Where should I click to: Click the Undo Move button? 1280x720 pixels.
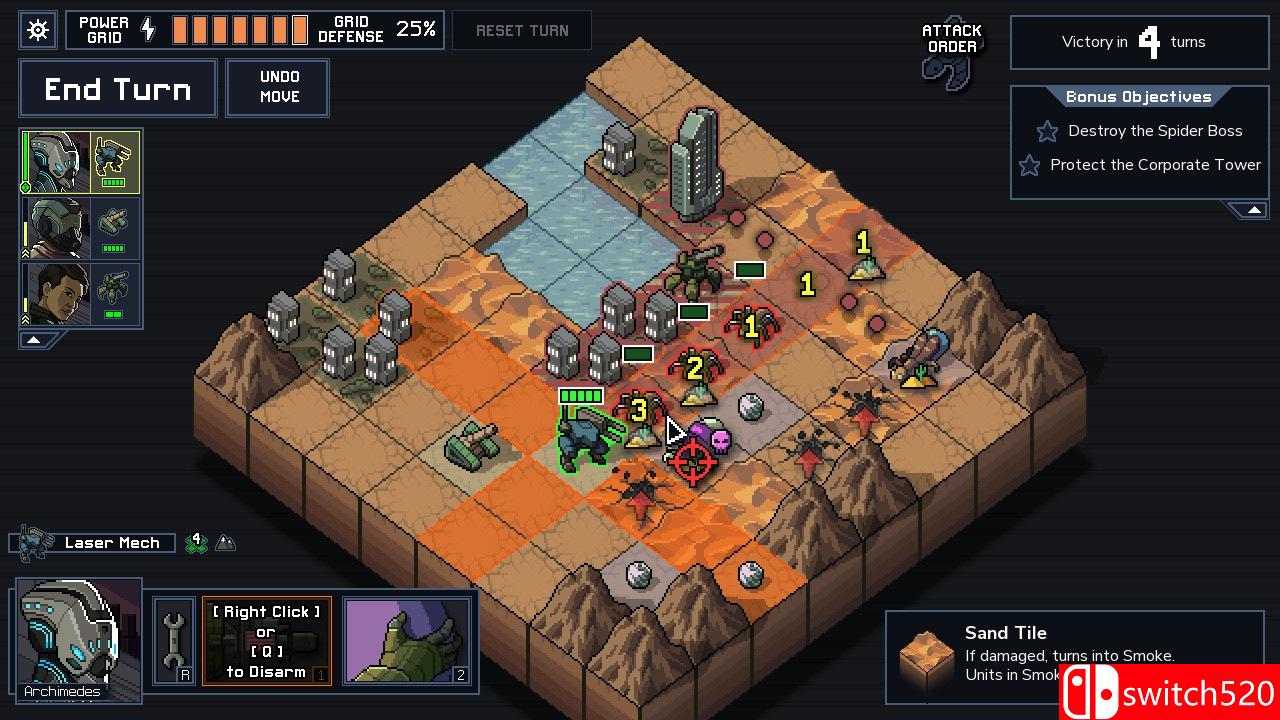(277, 87)
